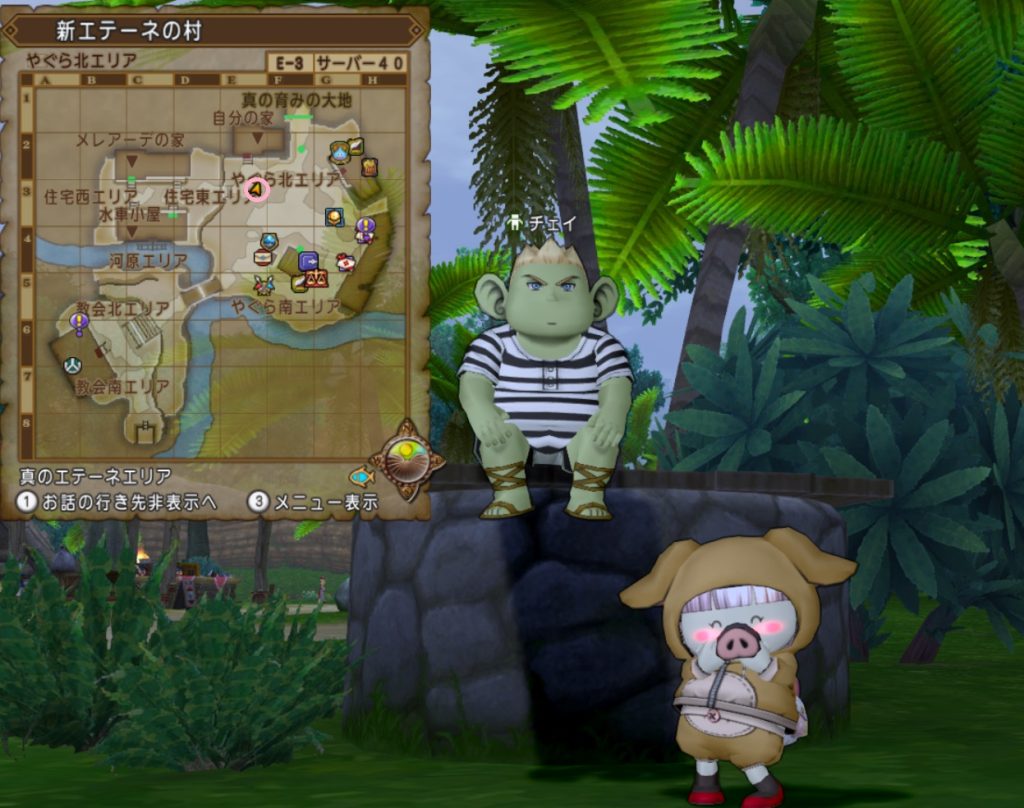Select the red and white mail icon
1024x808 pixels.
coord(346,263)
